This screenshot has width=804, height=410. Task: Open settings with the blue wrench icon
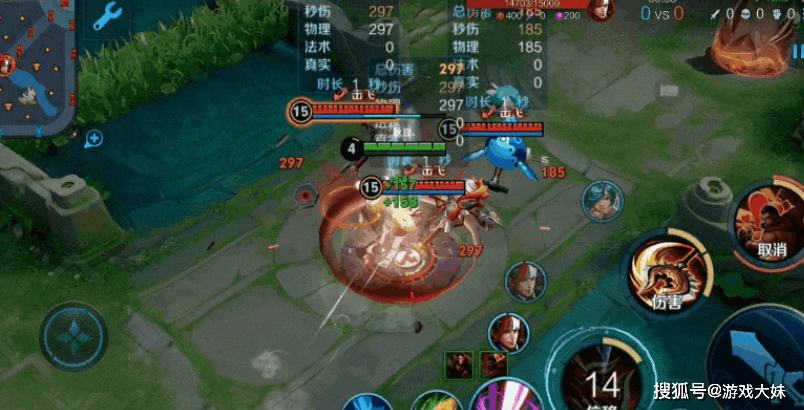click(x=107, y=17)
